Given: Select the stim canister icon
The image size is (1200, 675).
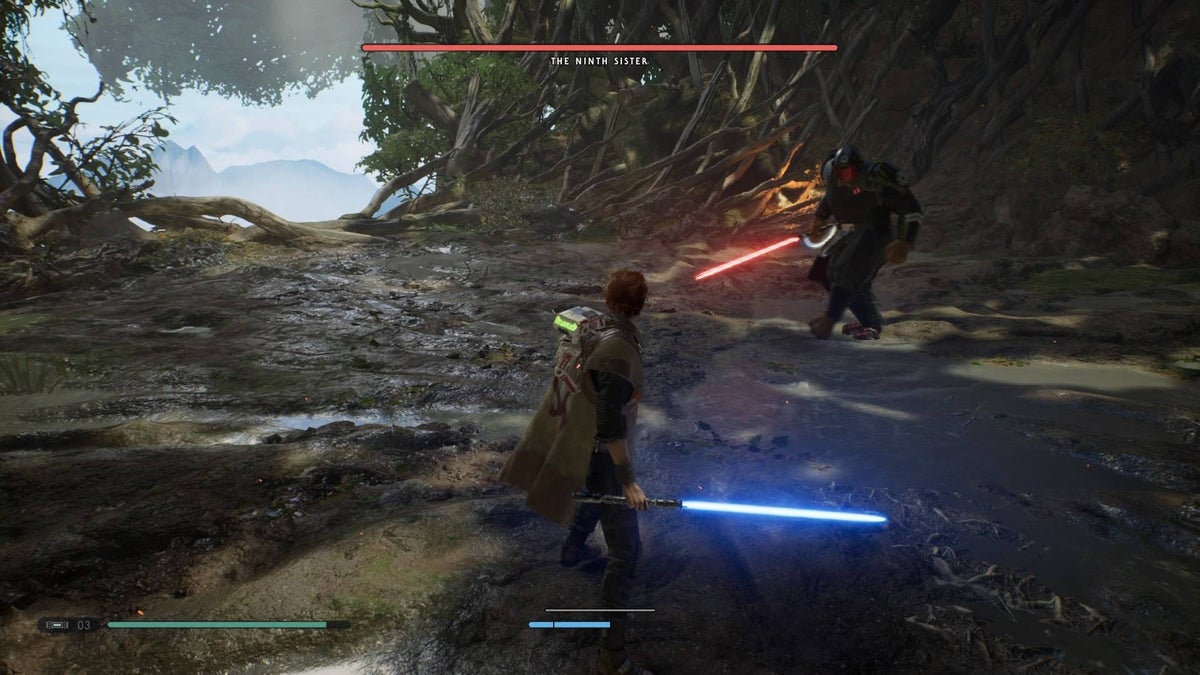Looking at the screenshot, I should tap(58, 625).
